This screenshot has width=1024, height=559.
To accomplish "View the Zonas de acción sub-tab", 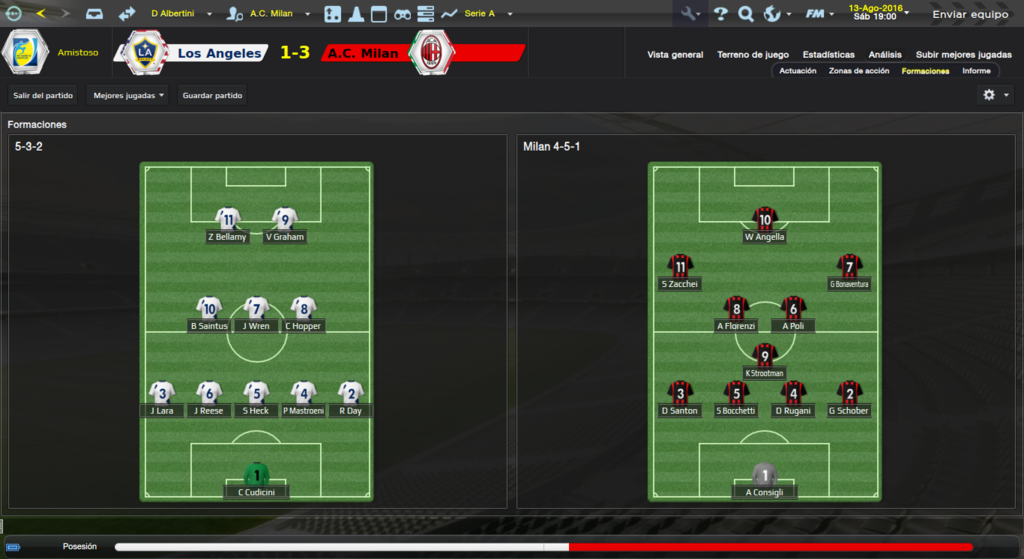I will (x=859, y=71).
